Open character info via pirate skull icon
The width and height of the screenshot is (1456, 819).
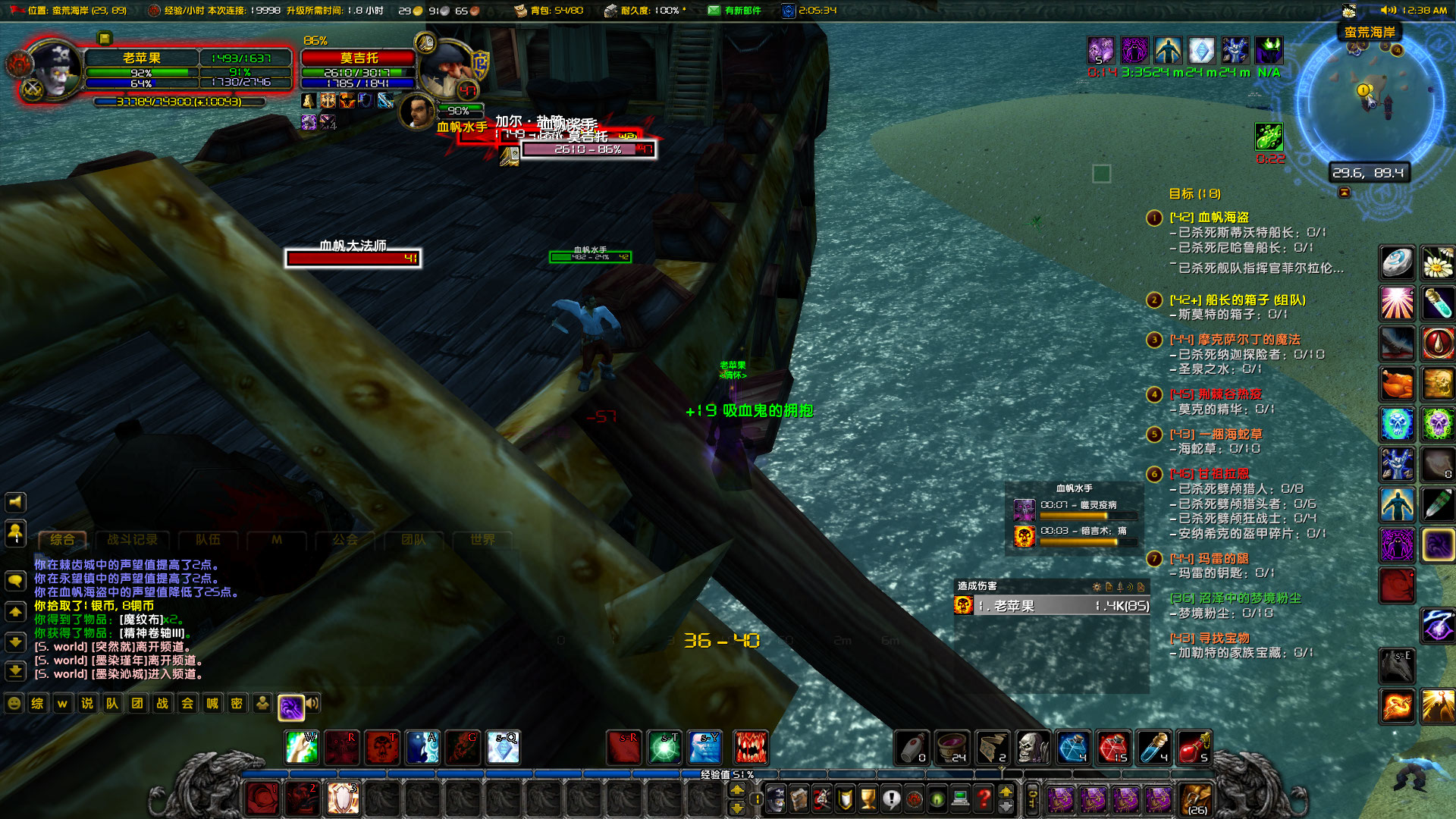pyautogui.click(x=776, y=797)
